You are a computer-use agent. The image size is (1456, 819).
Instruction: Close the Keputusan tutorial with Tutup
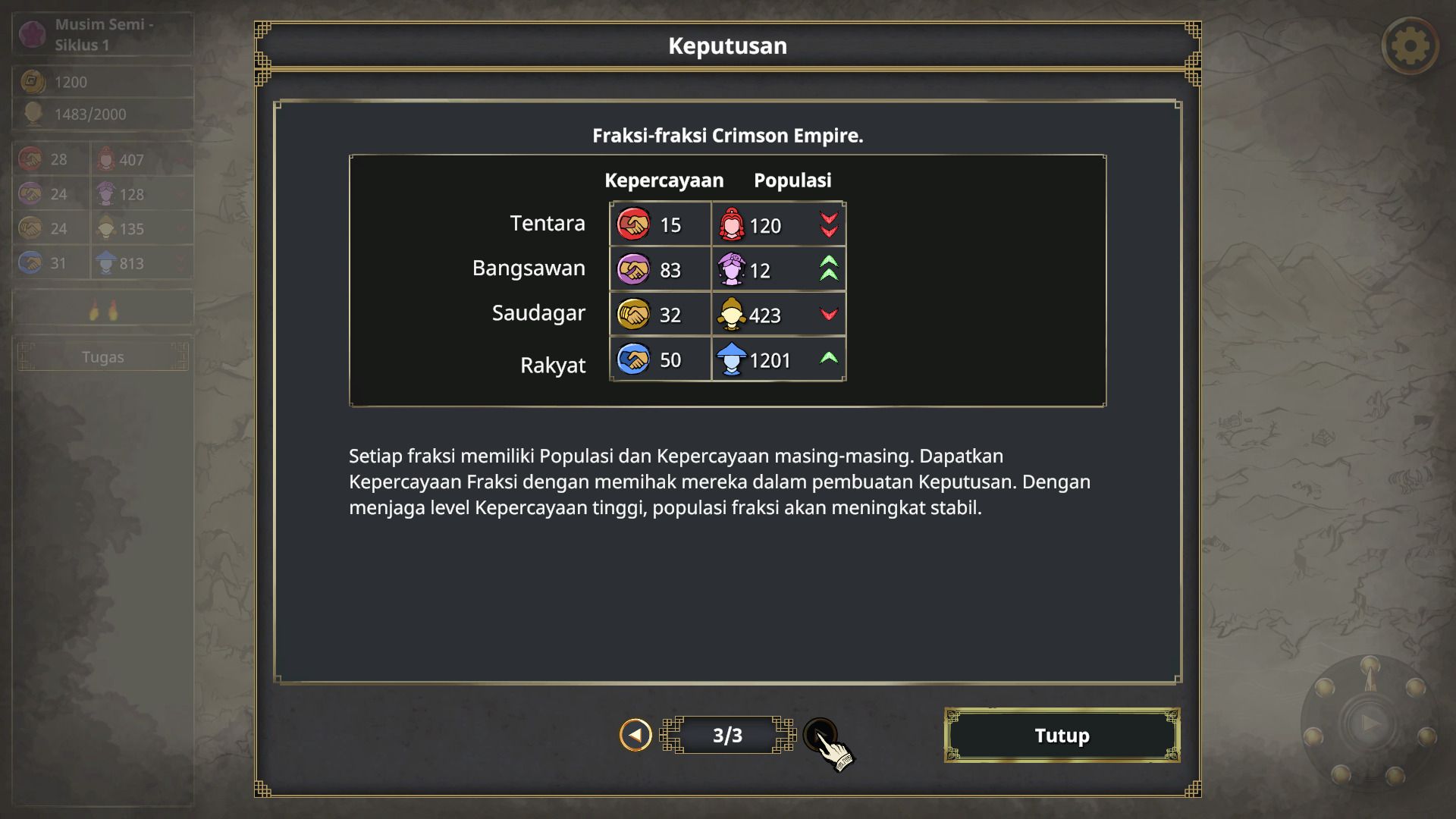pos(1062,735)
